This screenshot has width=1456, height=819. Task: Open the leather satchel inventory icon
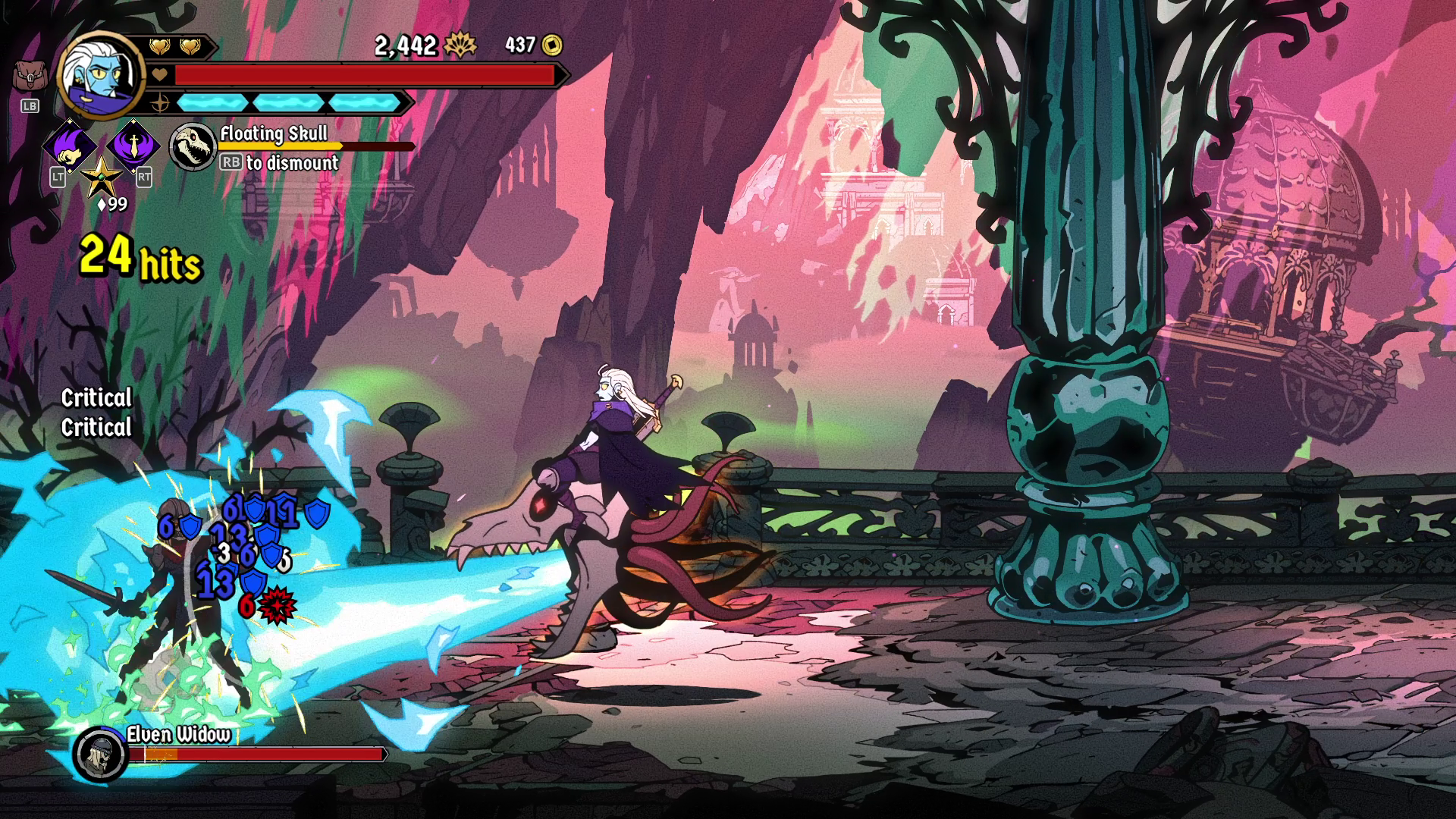tap(29, 77)
